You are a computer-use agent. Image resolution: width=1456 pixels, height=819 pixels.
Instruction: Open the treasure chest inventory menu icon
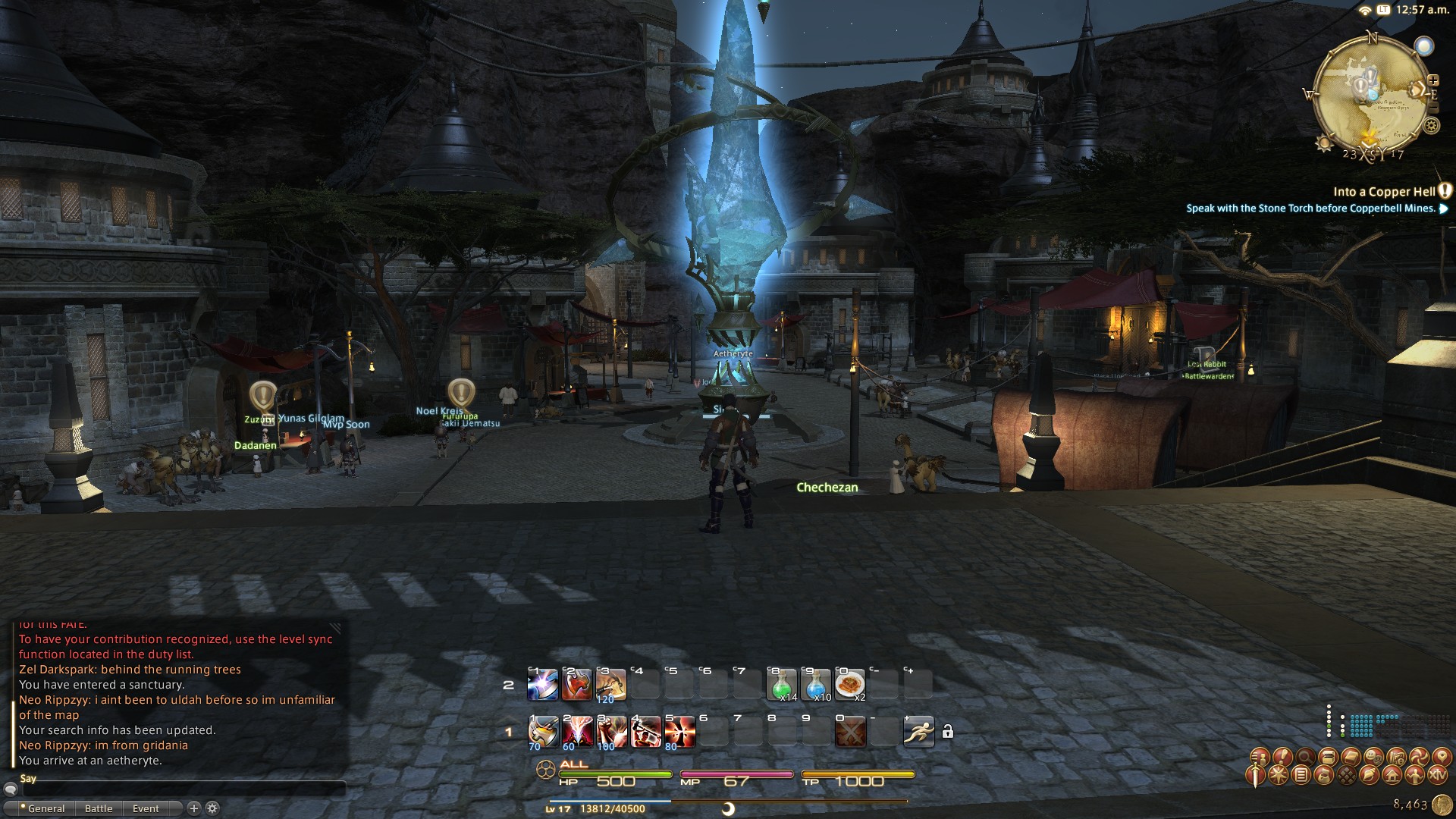(x=1328, y=757)
